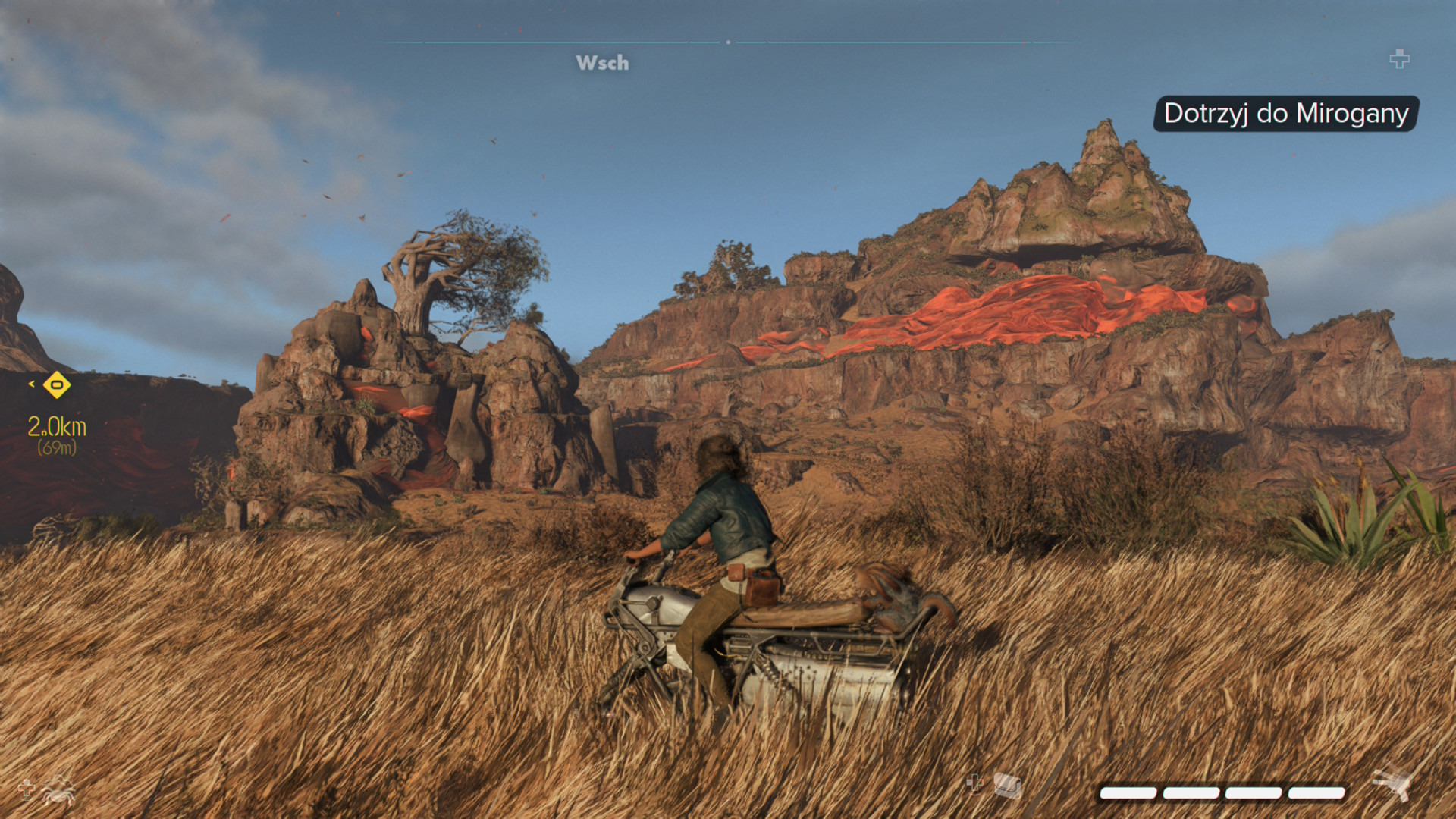The image size is (1456, 819).
Task: Use the healing pouch item icon
Action: pos(1007,785)
